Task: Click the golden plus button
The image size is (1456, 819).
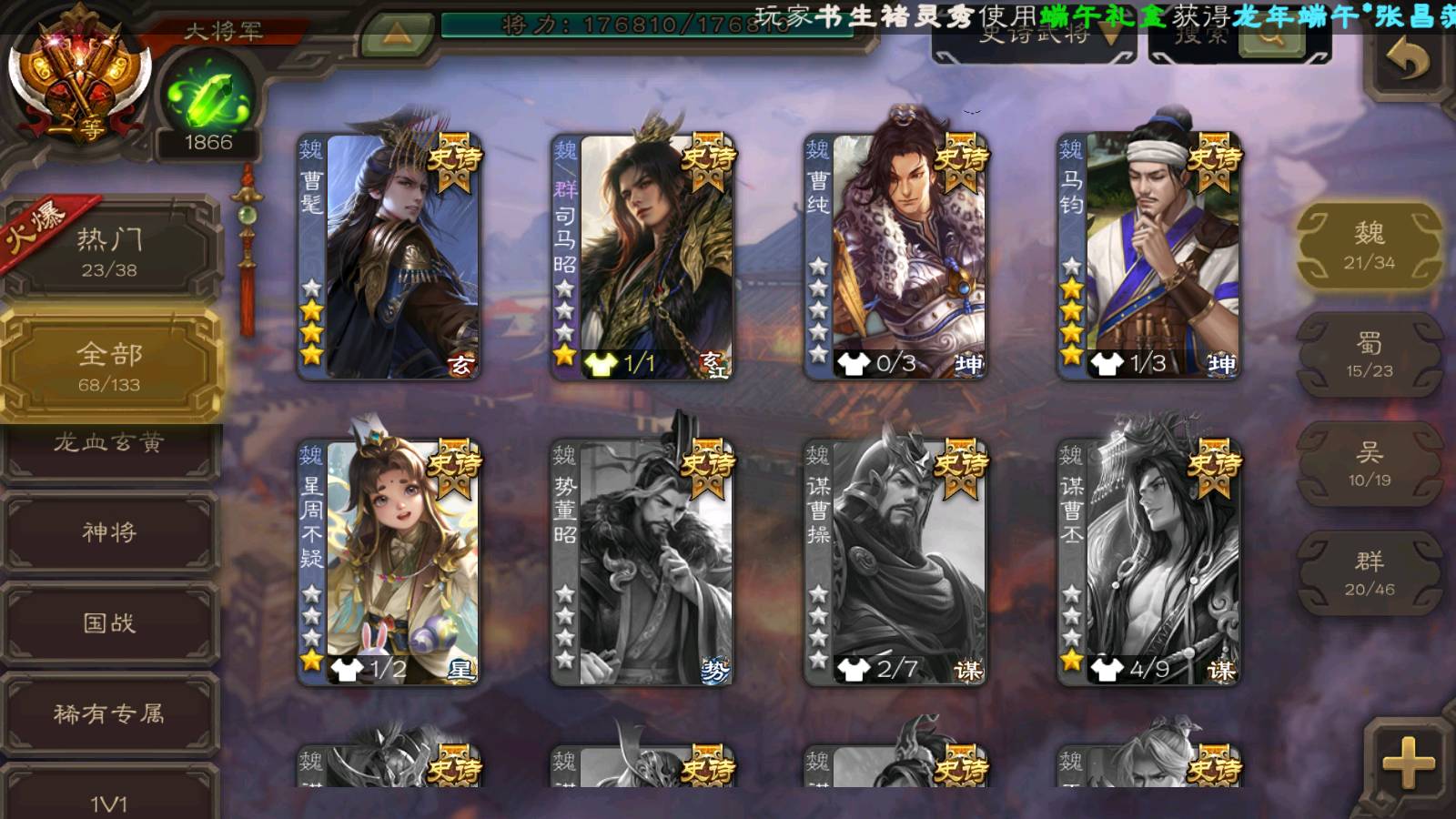Action: [1408, 763]
